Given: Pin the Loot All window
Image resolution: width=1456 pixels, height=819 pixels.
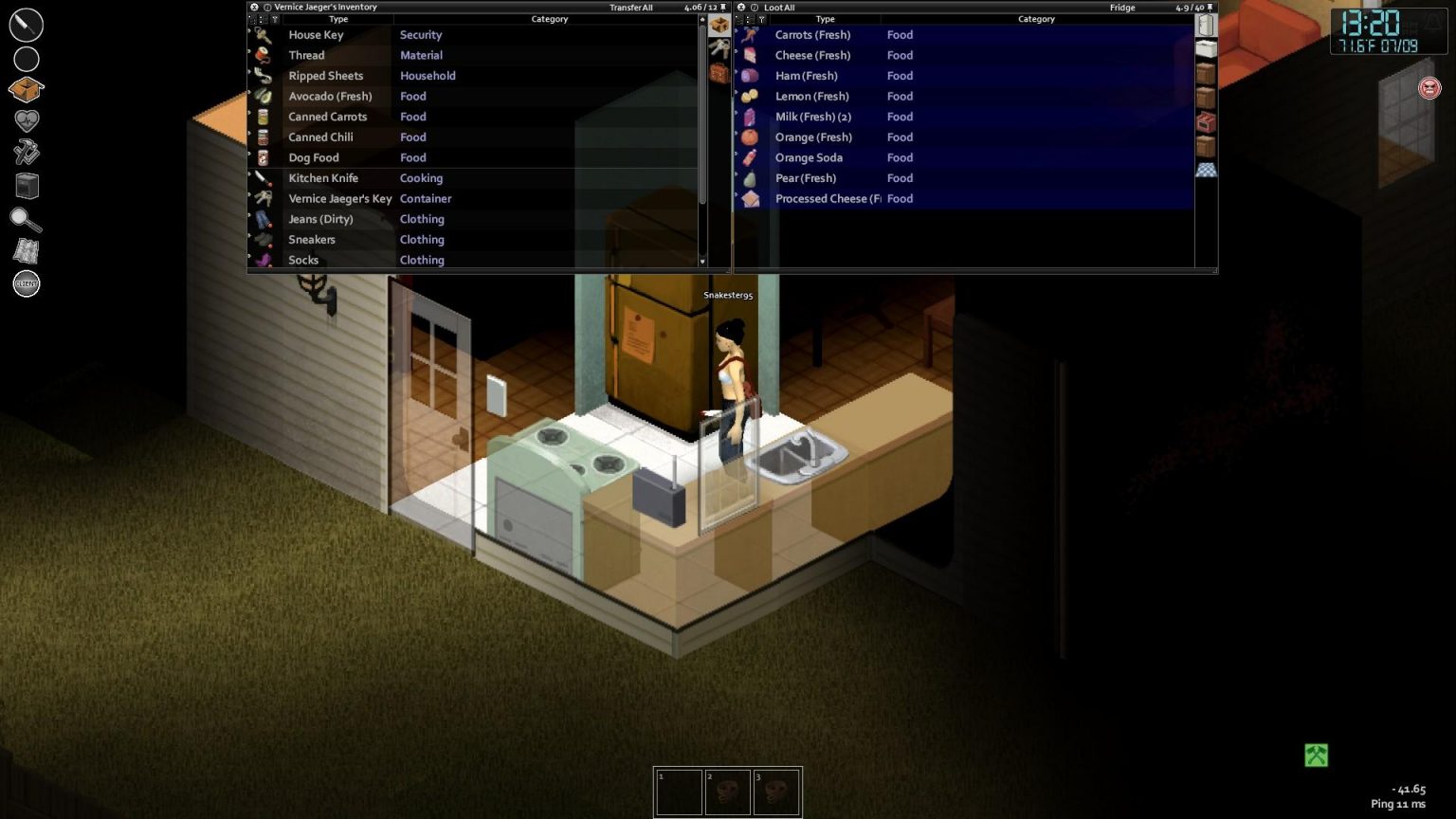Looking at the screenshot, I should [x=1210, y=7].
